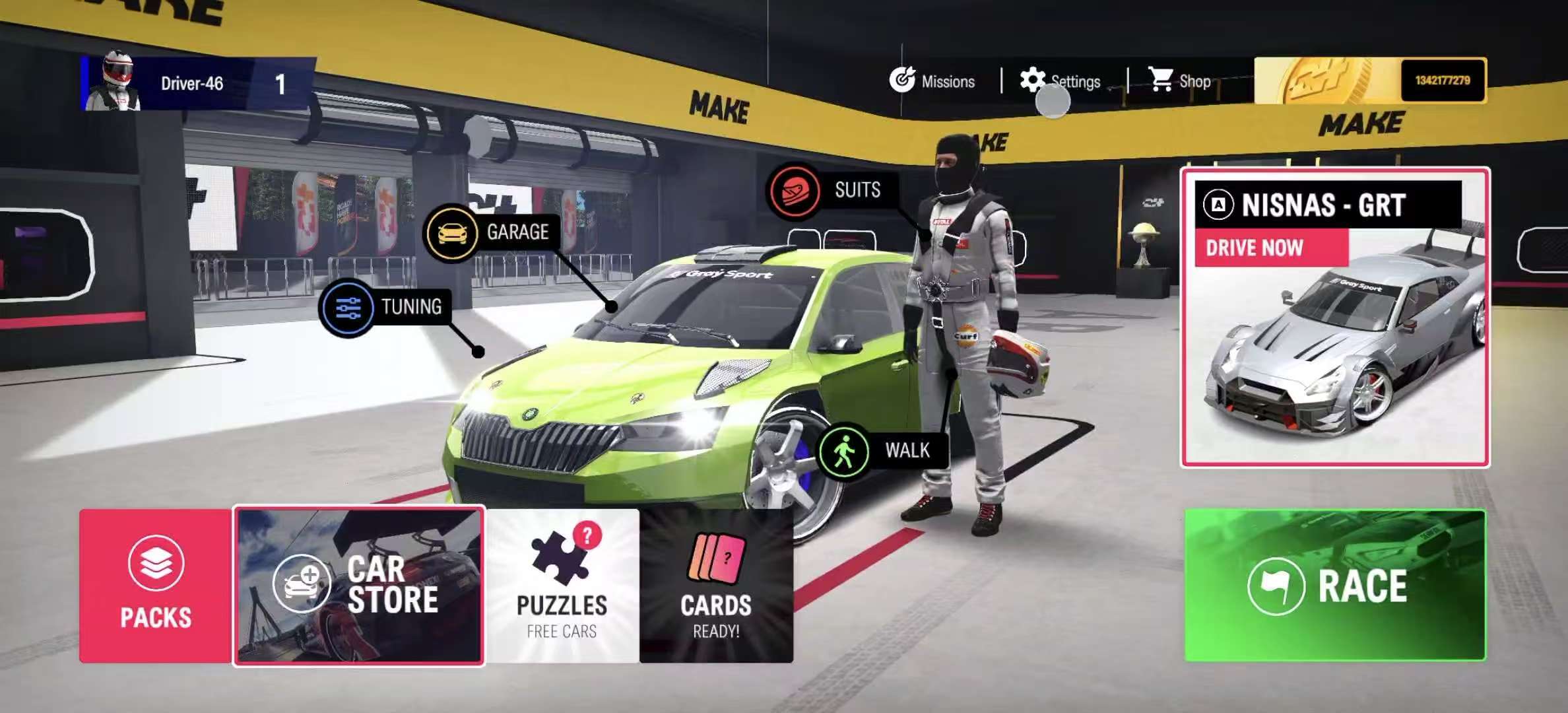Image resolution: width=1568 pixels, height=713 pixels.
Task: Tap the gold coin currency balance
Action: pyautogui.click(x=1370, y=81)
